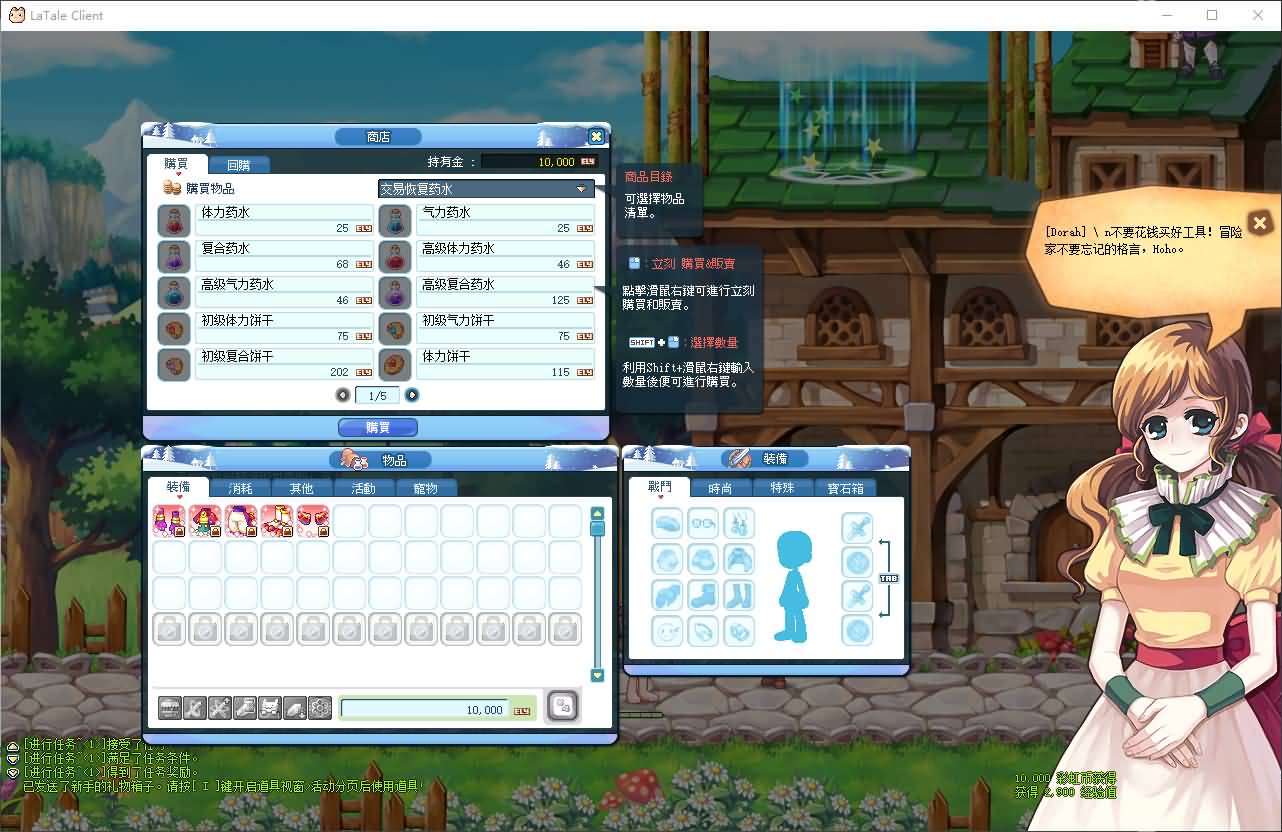
Task: Switch to the 回購 buyback tab
Action: pyautogui.click(x=240, y=164)
